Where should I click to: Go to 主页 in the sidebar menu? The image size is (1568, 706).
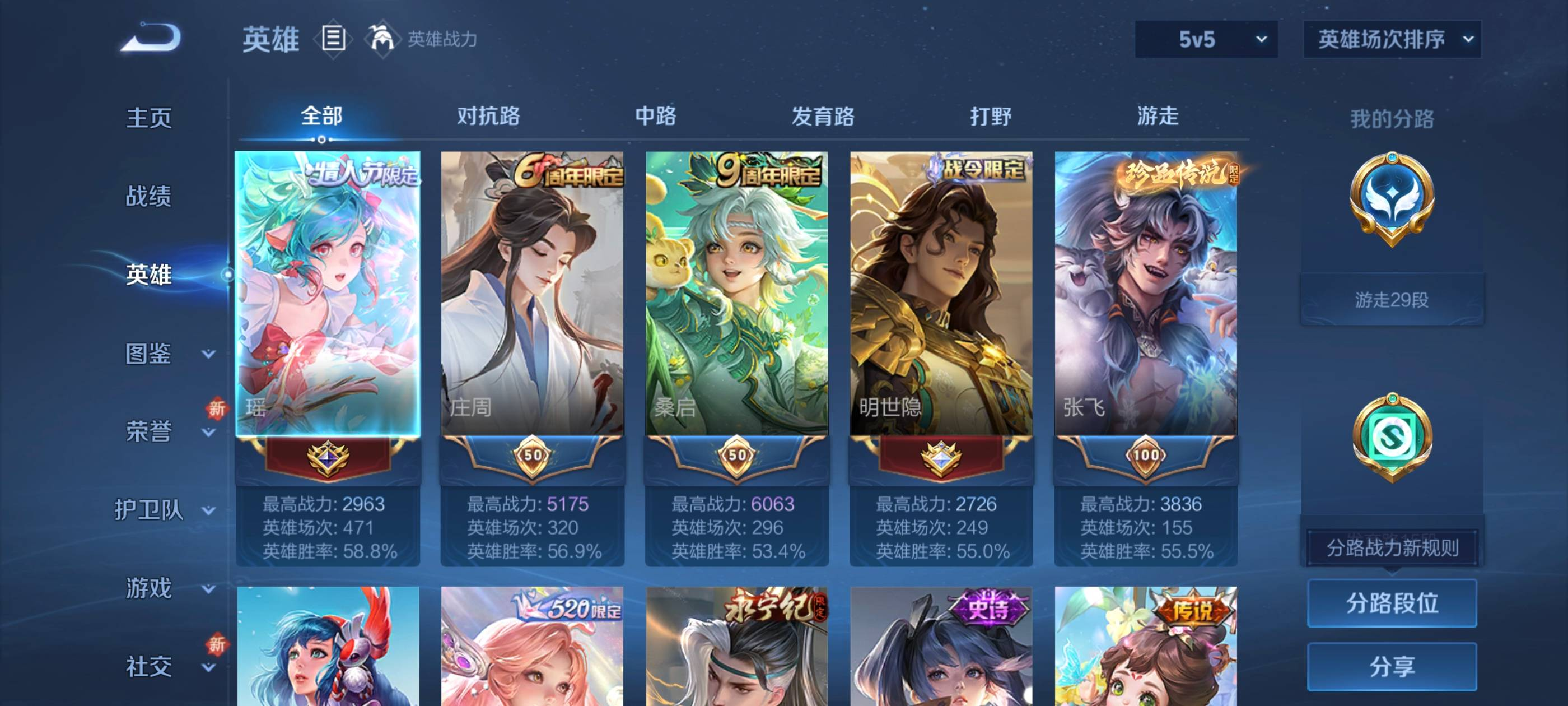coord(148,119)
